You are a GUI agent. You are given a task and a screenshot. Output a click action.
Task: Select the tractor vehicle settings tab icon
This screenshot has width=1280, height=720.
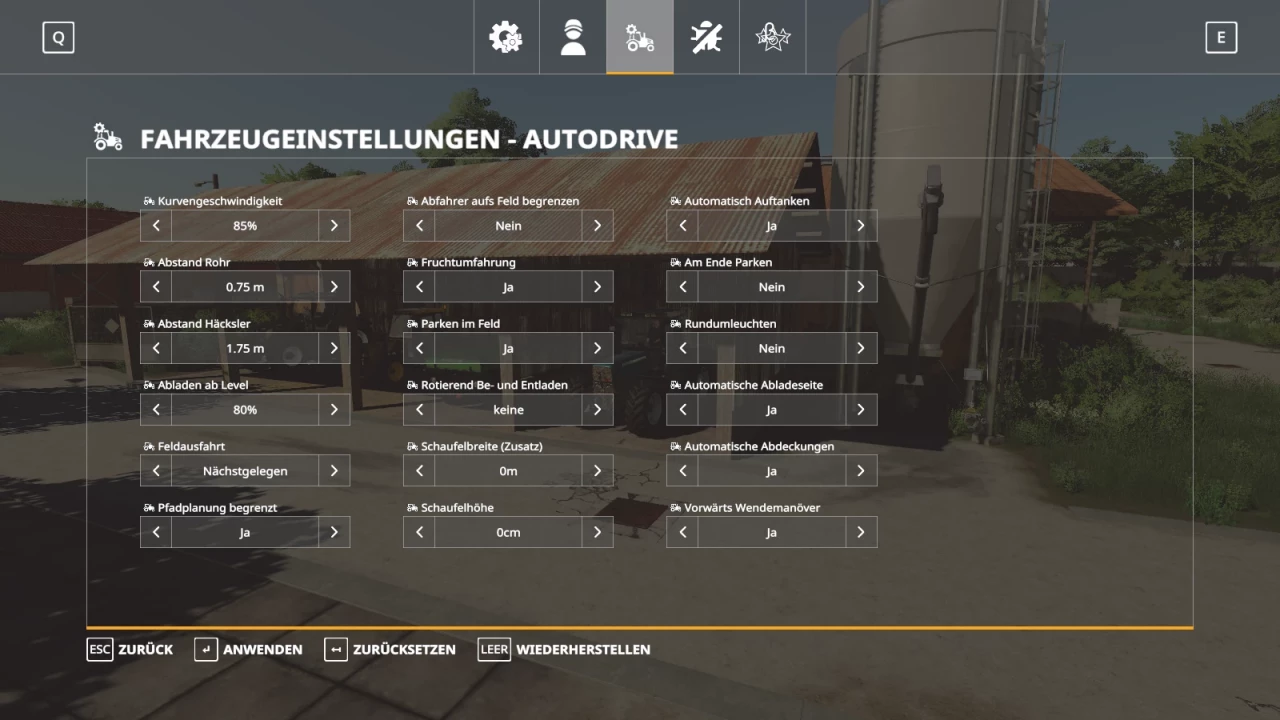coord(640,37)
